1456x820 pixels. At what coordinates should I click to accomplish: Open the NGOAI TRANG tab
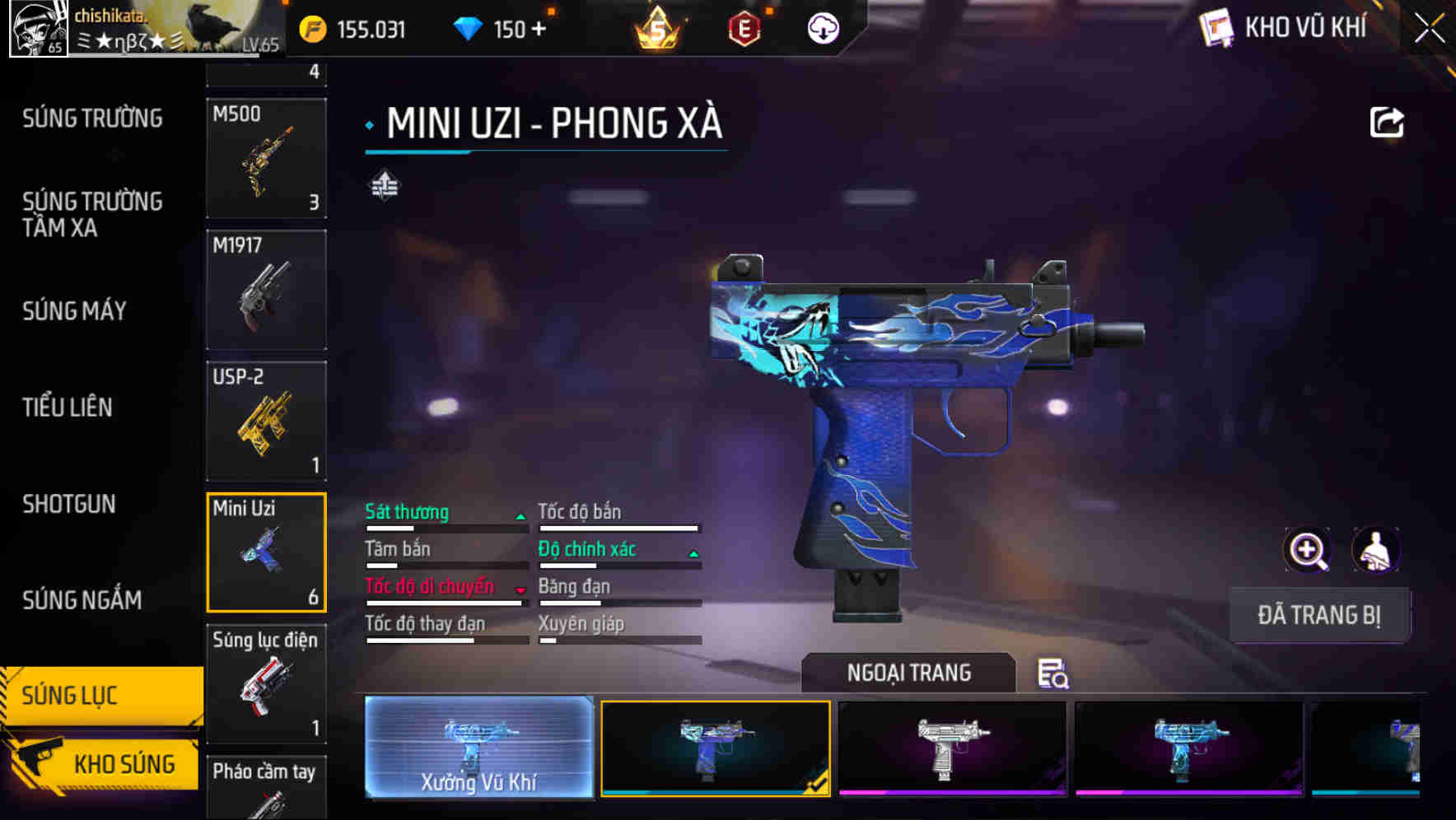909,673
